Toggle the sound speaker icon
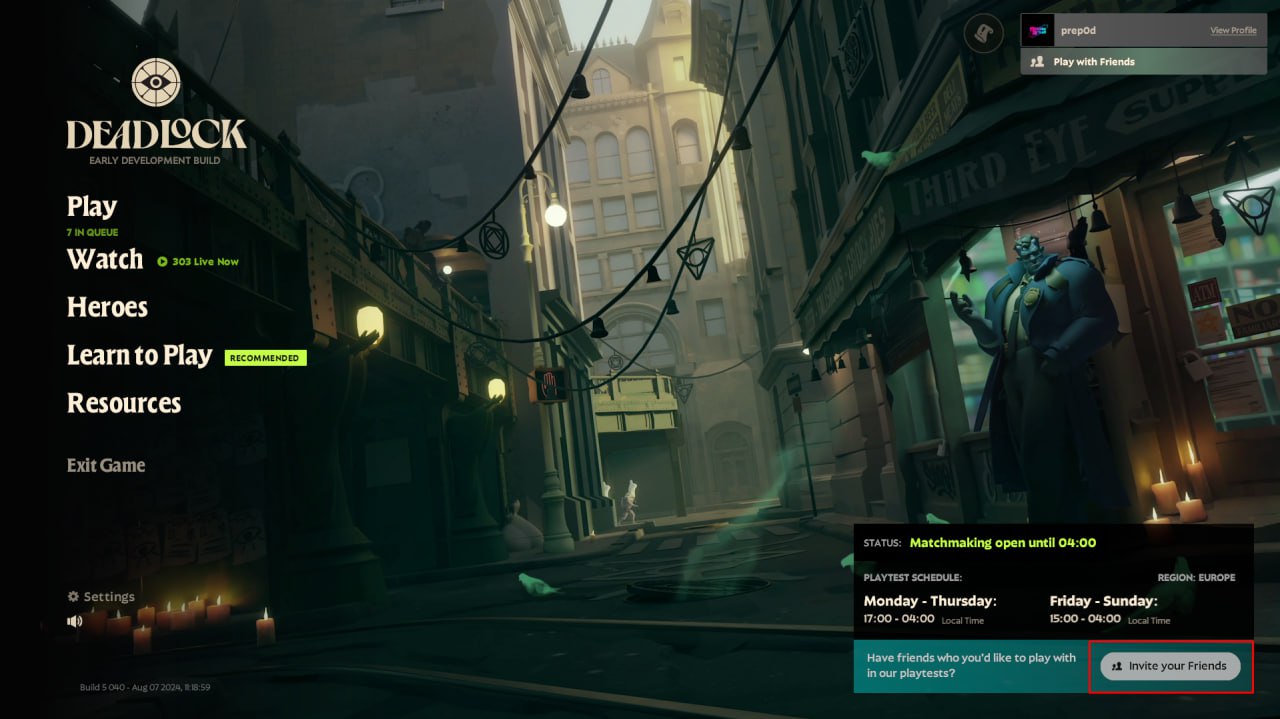 74,621
